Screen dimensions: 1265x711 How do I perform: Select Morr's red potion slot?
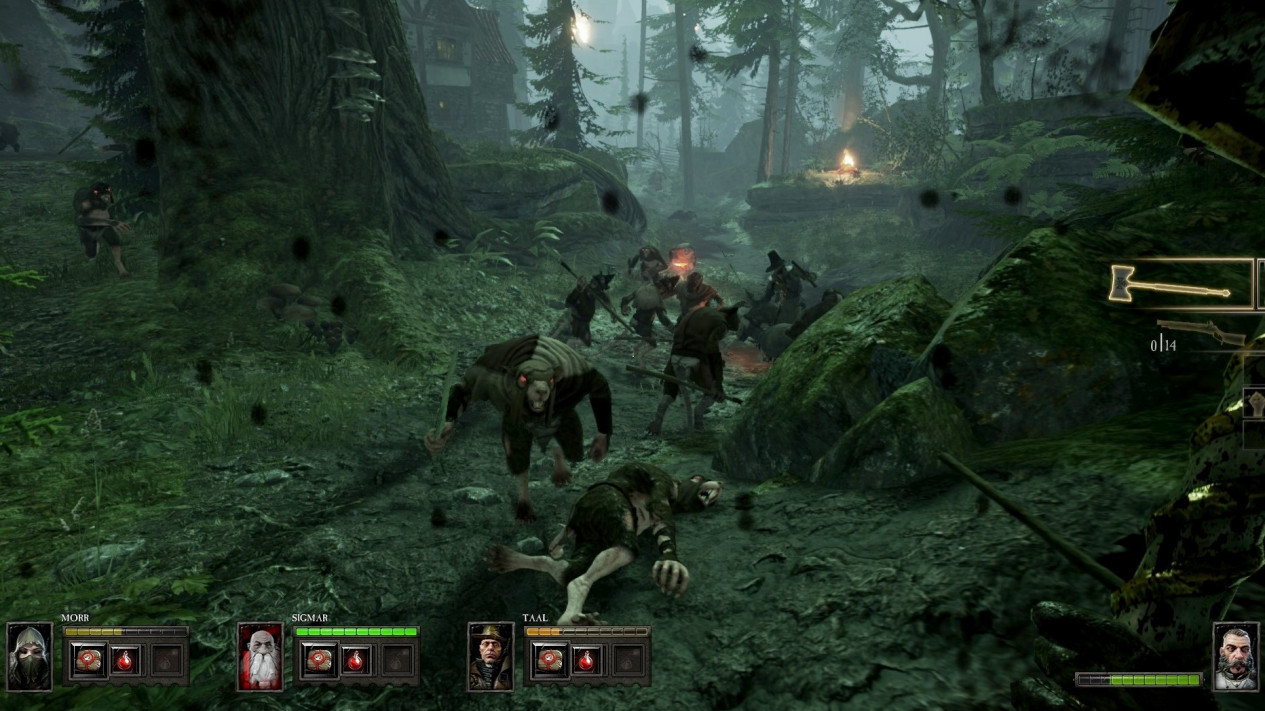point(126,660)
